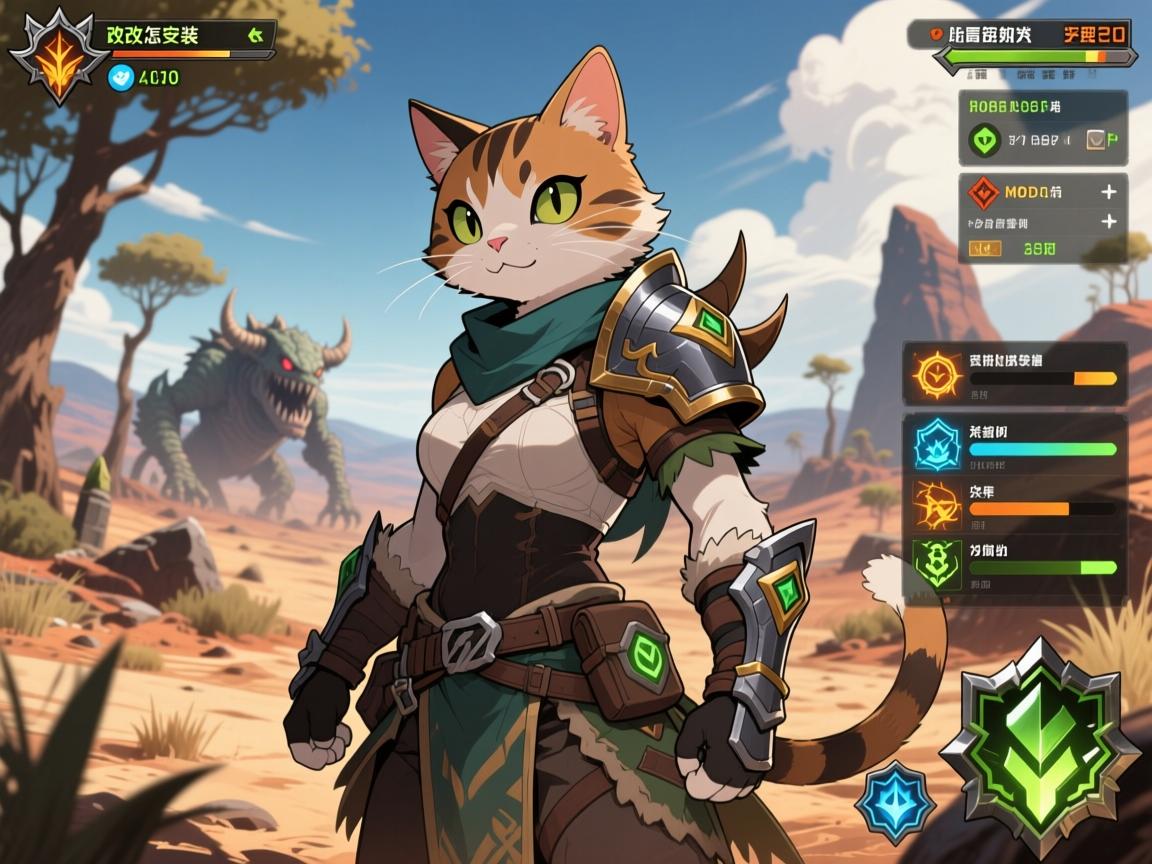The image size is (1152, 864).
Task: Select the green shield quest icon
Action: [x=985, y=140]
